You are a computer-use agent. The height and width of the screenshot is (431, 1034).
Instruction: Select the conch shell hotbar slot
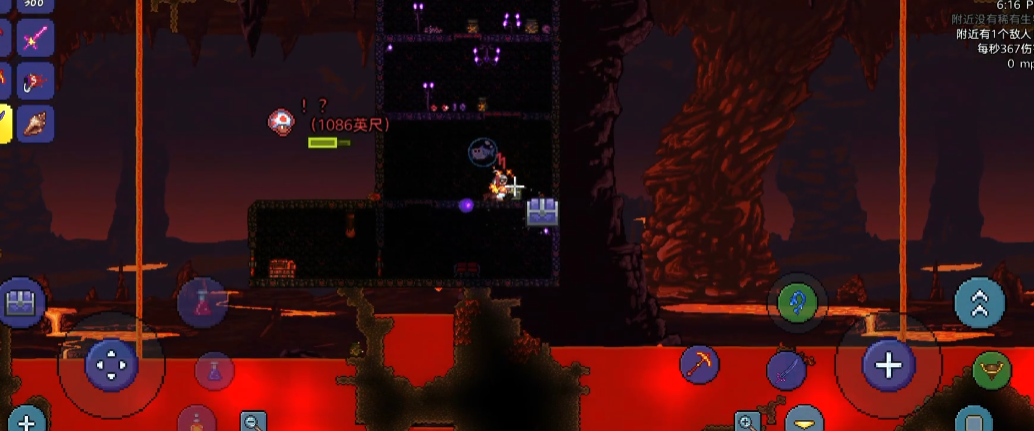click(x=35, y=123)
